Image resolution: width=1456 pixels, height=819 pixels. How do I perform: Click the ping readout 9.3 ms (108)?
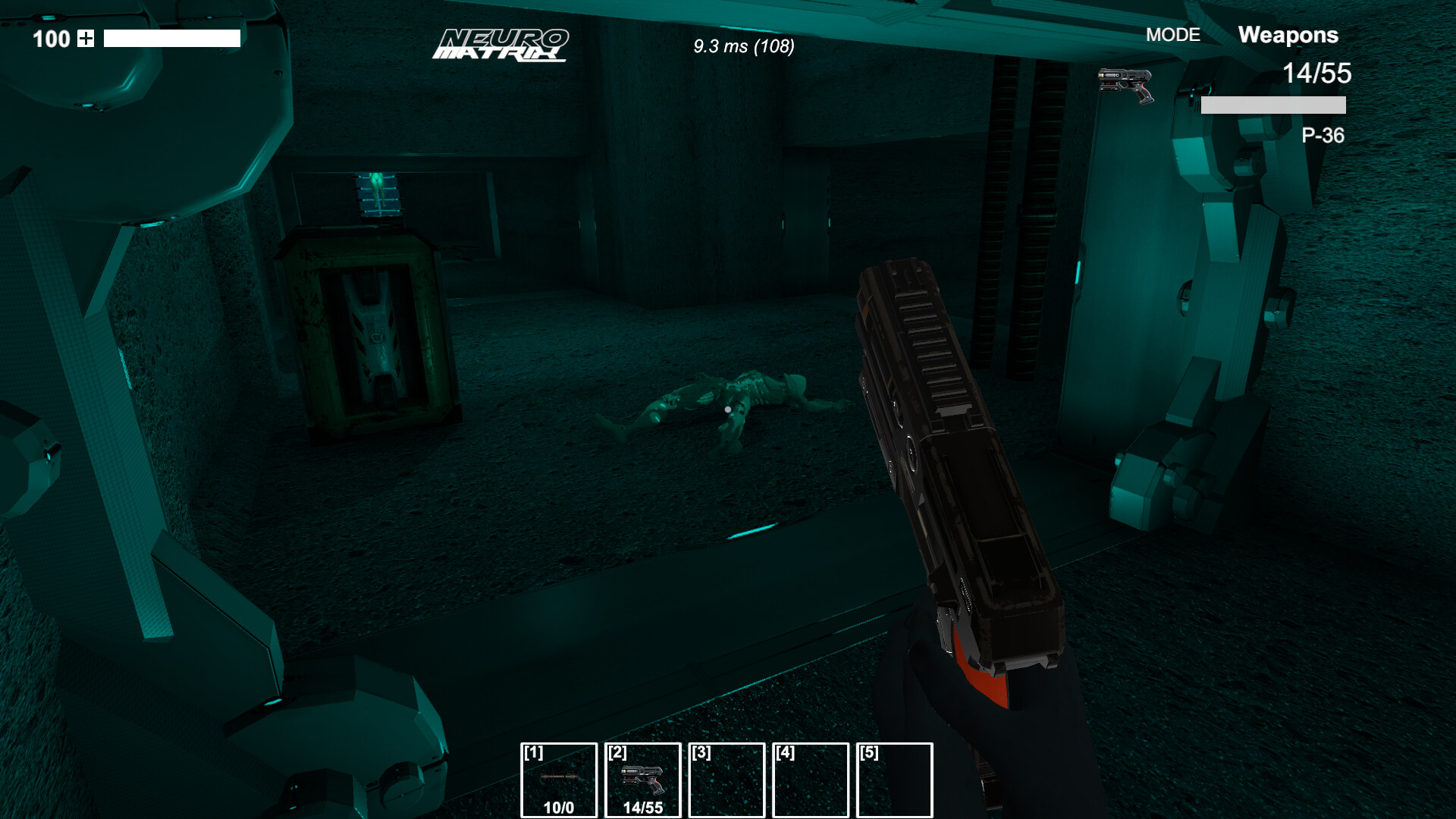(x=743, y=47)
